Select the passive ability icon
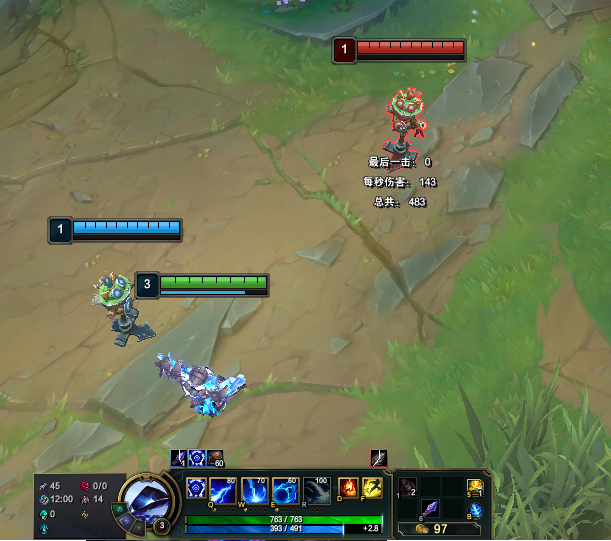This screenshot has width=611, height=541. click(x=196, y=489)
